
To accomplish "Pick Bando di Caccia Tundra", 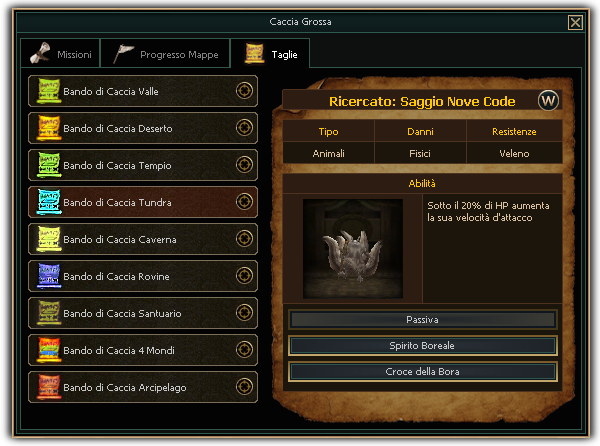I will click(x=142, y=202).
